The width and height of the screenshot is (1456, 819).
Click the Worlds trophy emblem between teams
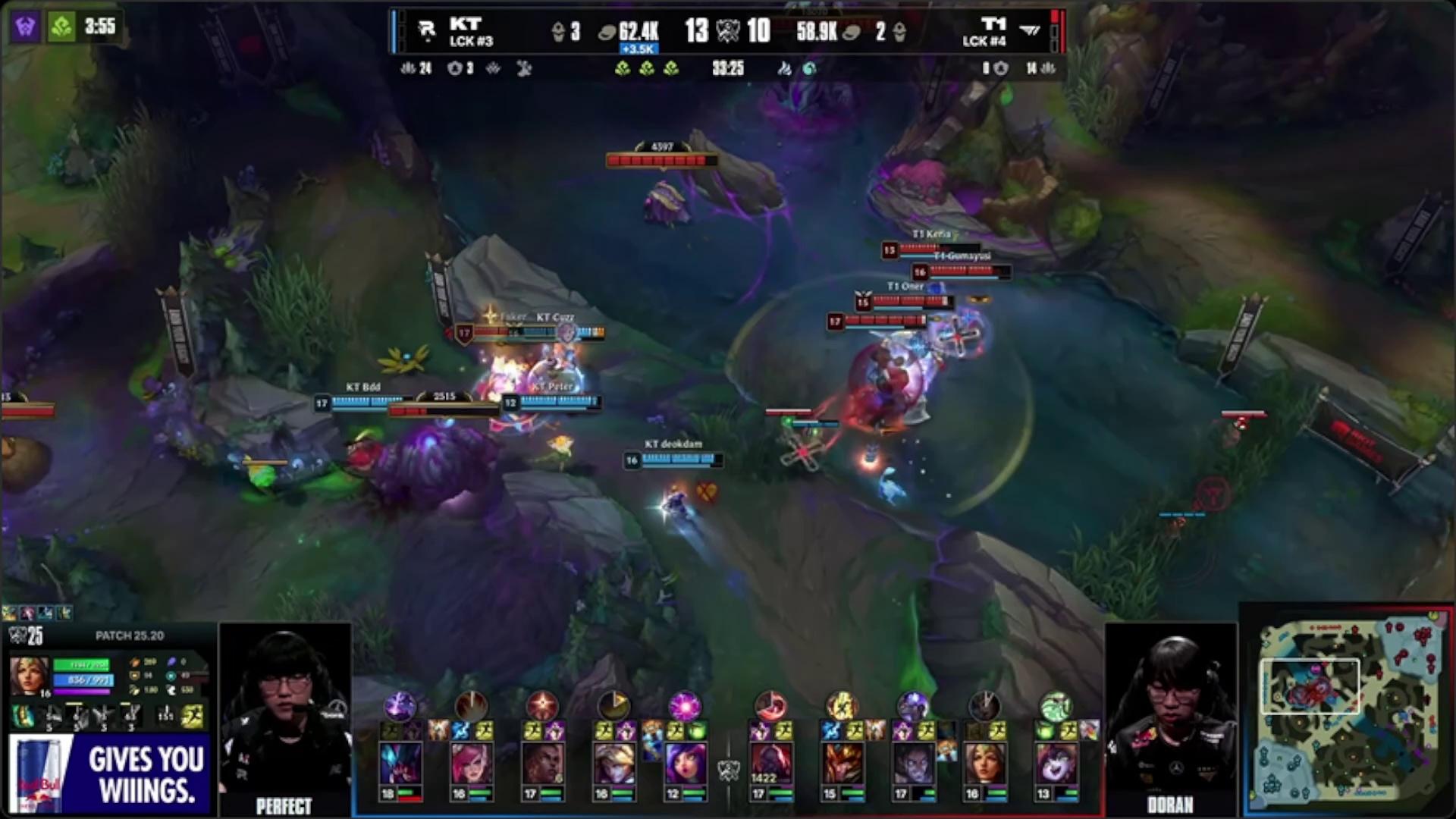coord(727,31)
